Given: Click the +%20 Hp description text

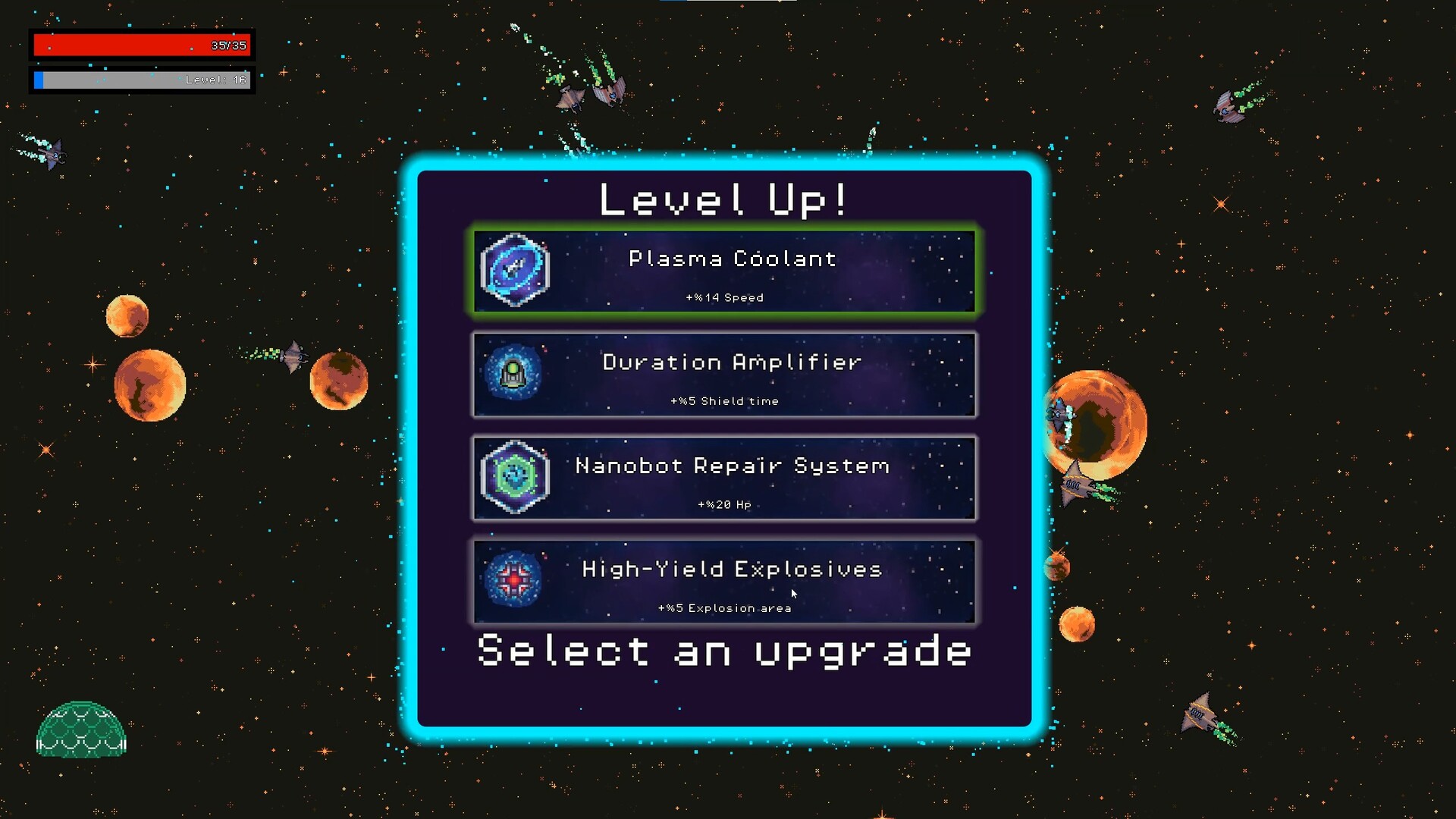Looking at the screenshot, I should tap(723, 504).
